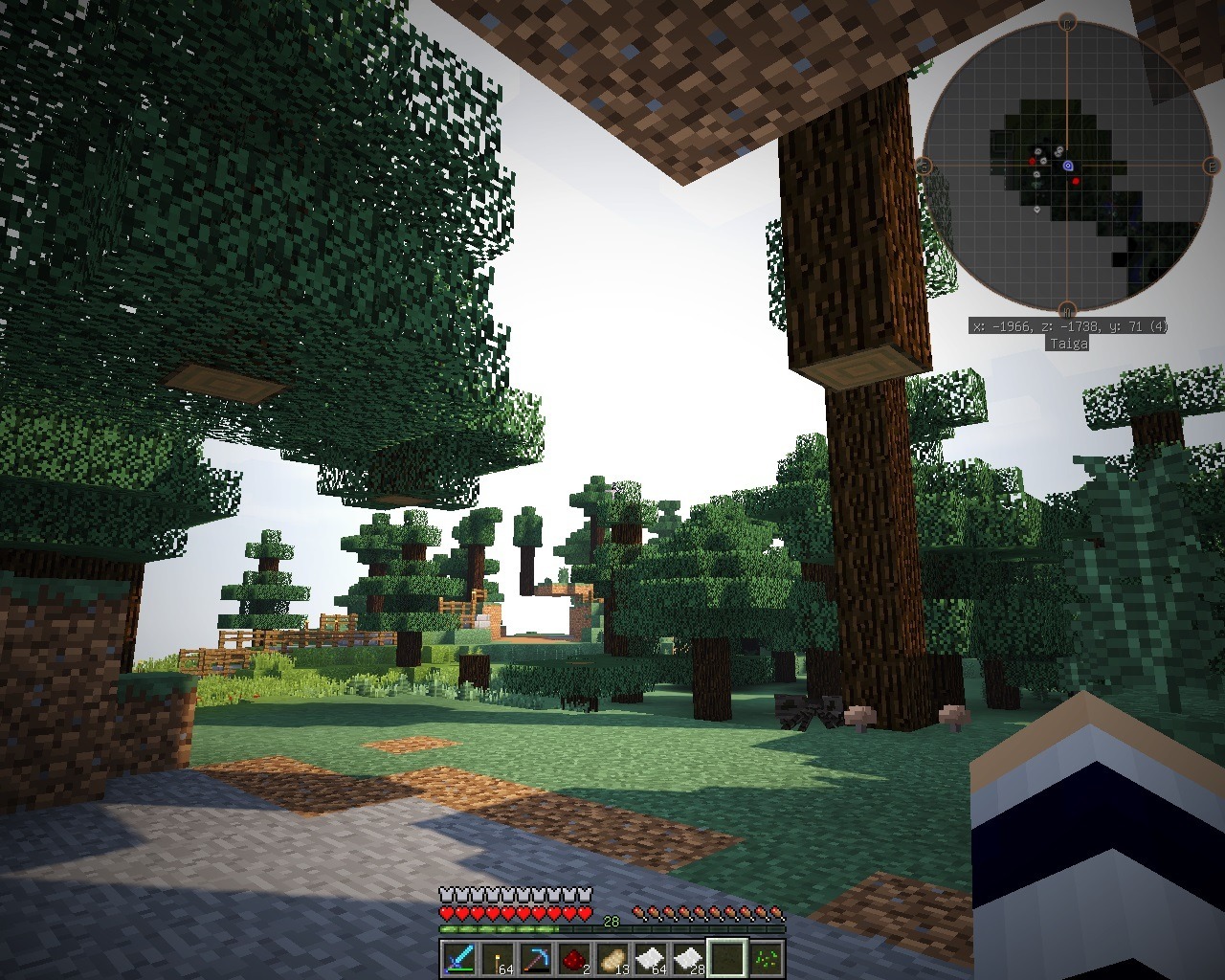Pick the baked potato stack of 13
Image resolution: width=1225 pixels, height=980 pixels.
click(611, 958)
